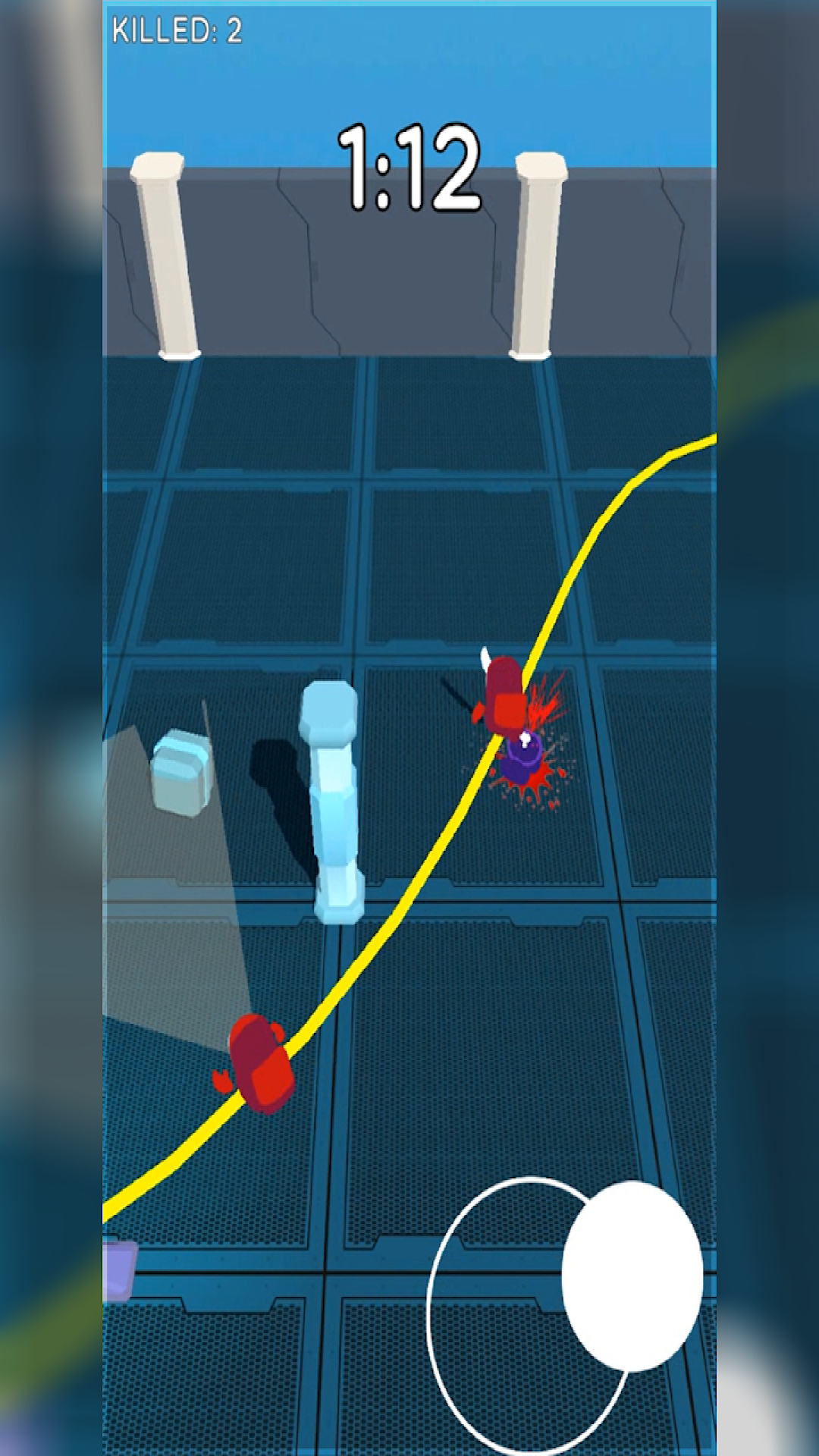Viewport: 819px width, 1456px height.
Task: Tap the white virtual joystick knob
Action: coord(632,1276)
